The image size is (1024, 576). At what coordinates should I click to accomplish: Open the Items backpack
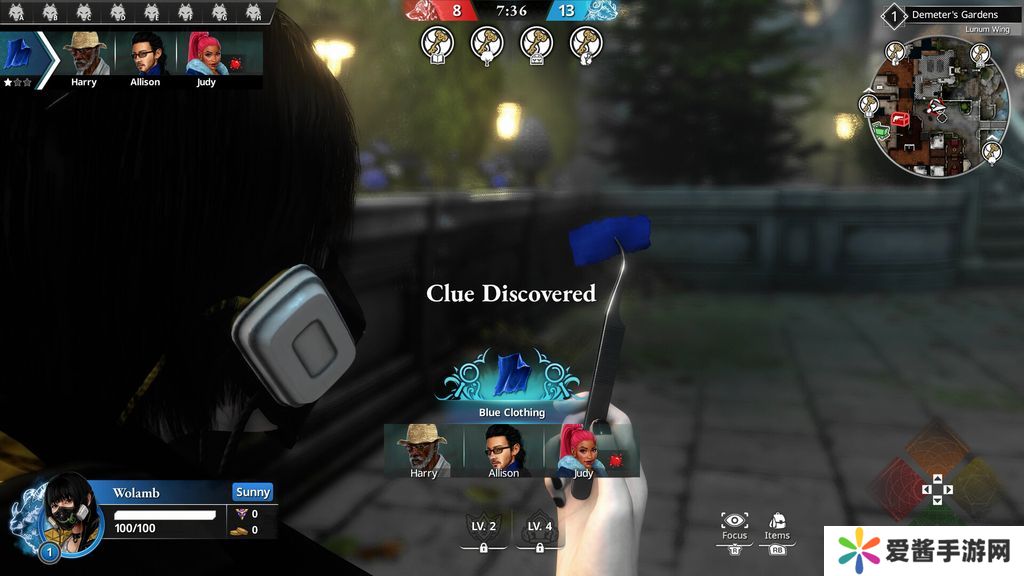coord(777,523)
